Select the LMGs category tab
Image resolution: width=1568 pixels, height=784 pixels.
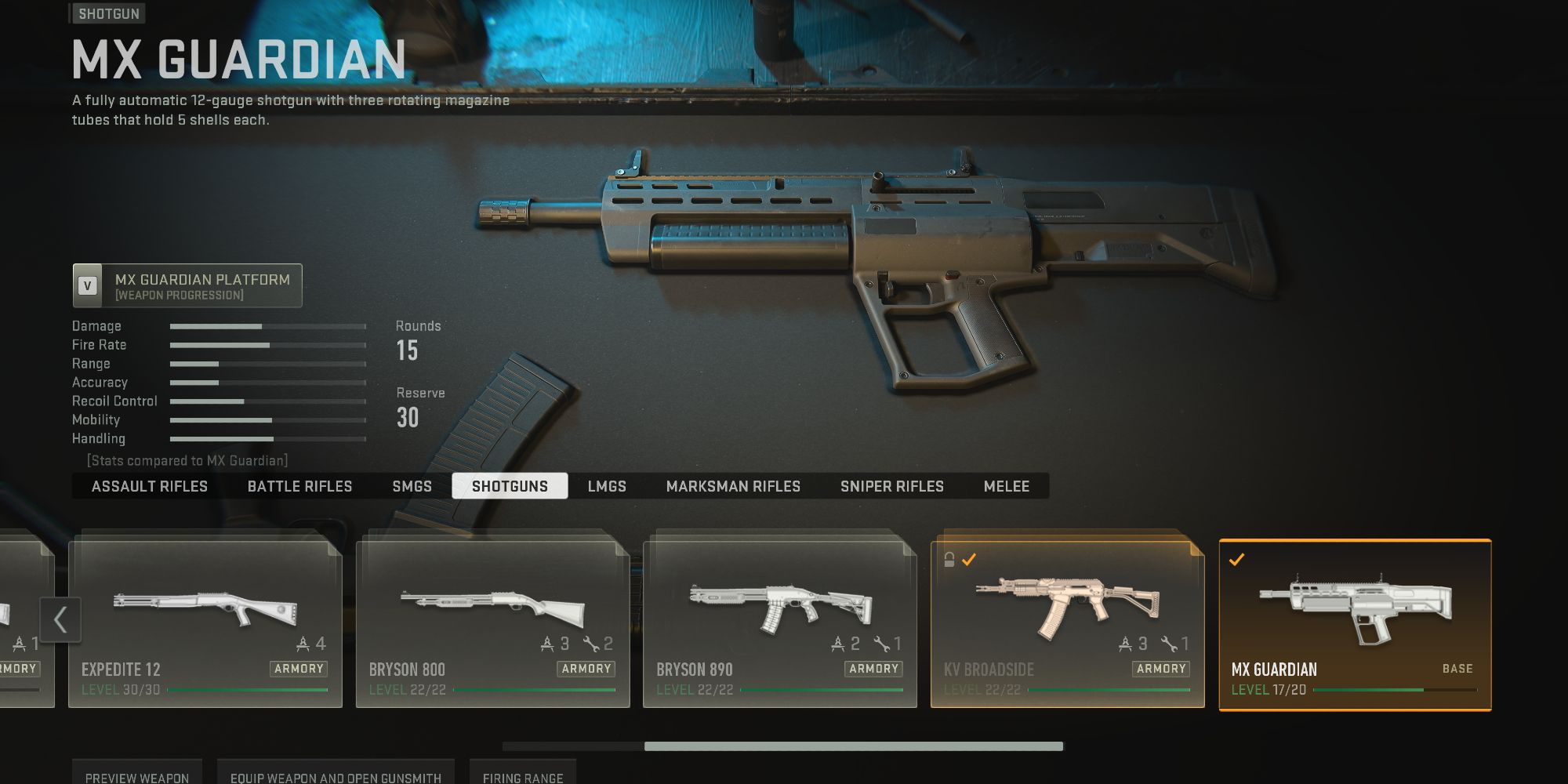click(x=608, y=486)
